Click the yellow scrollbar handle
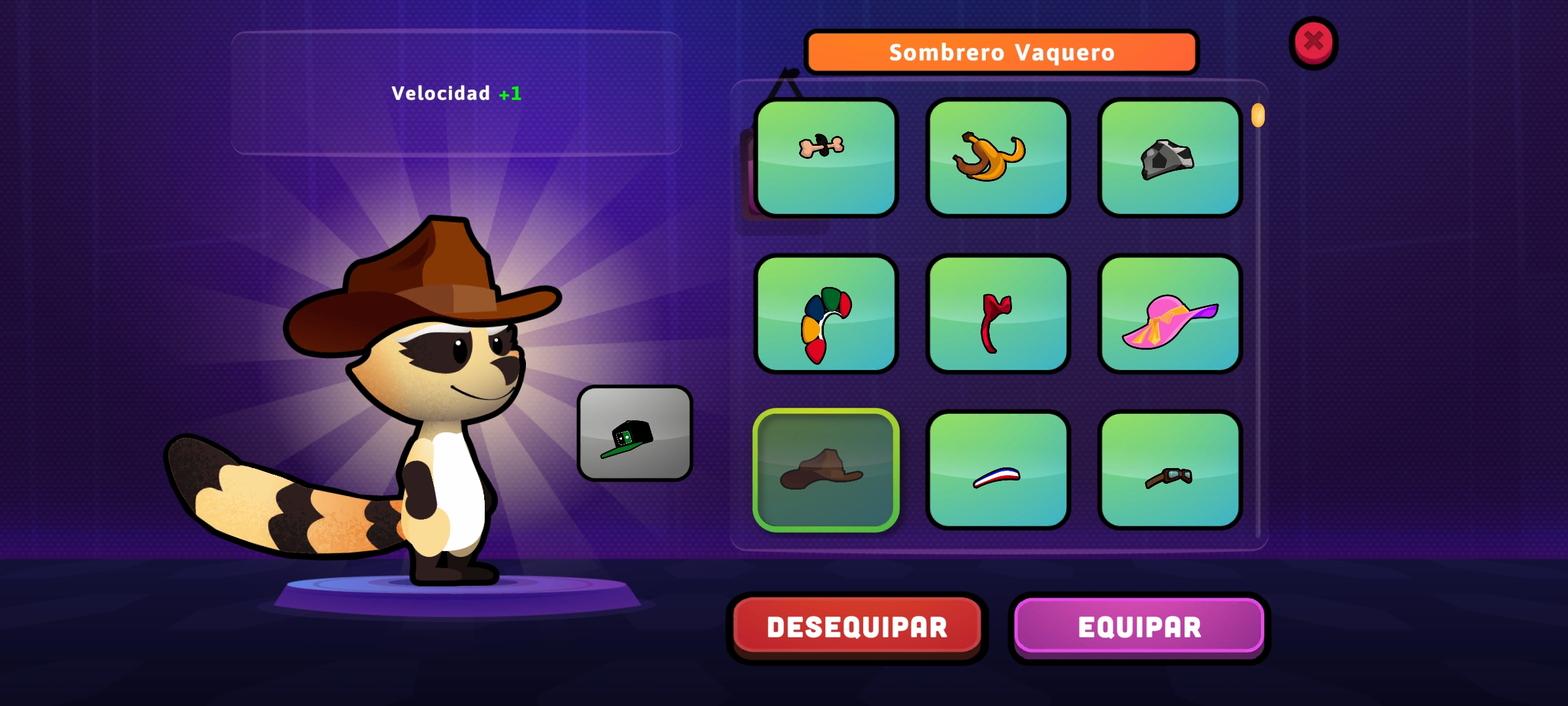Viewport: 1568px width, 706px height. (x=1258, y=116)
